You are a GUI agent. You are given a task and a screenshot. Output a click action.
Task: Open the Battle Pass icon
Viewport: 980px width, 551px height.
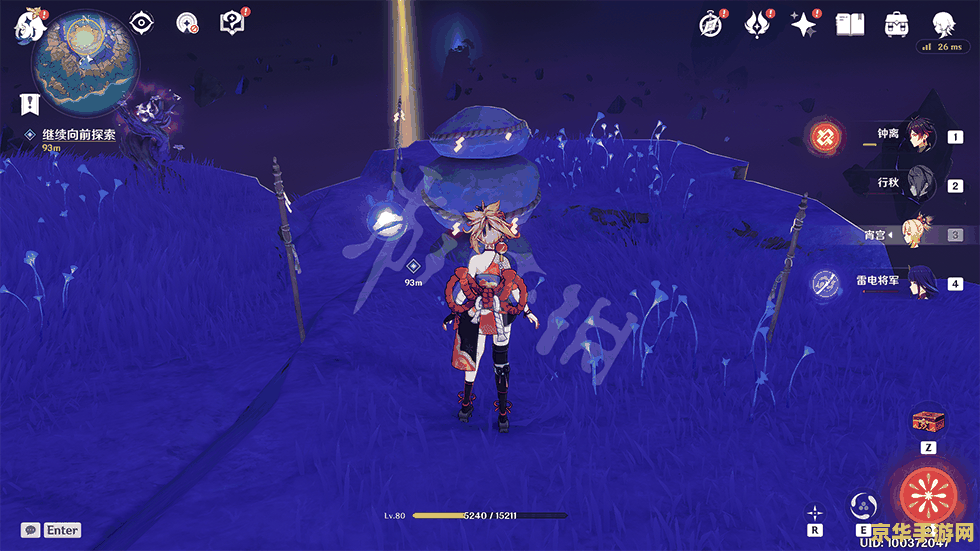pyautogui.click(x=757, y=25)
